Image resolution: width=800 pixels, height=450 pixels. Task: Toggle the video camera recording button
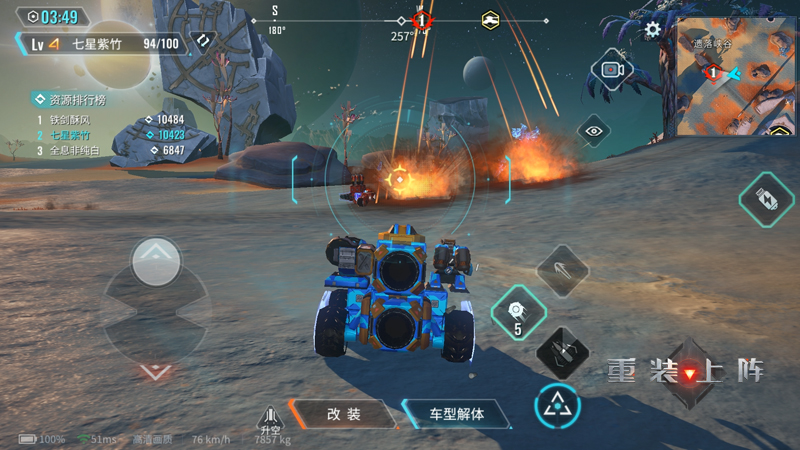(612, 69)
